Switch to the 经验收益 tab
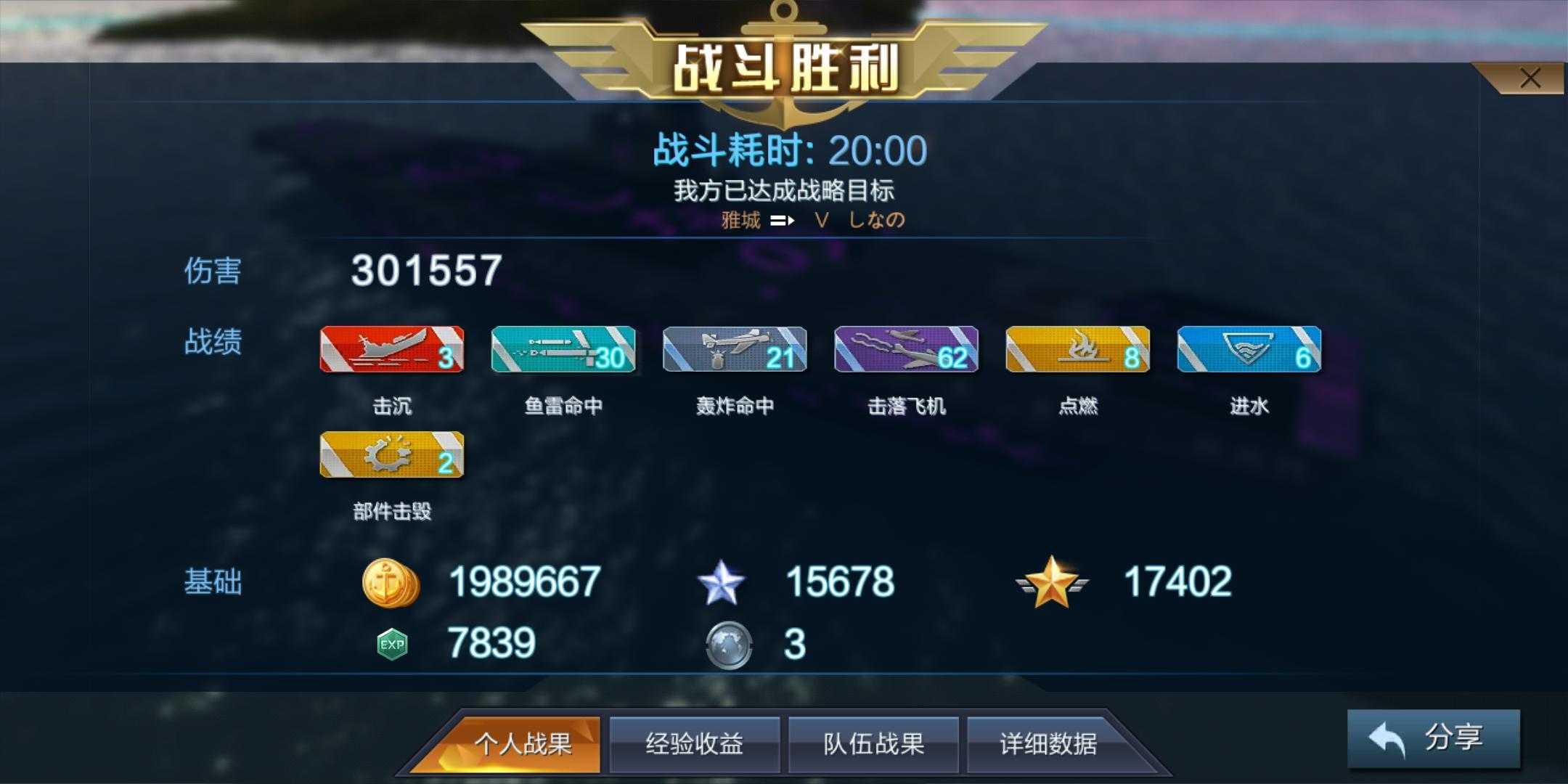 (695, 745)
